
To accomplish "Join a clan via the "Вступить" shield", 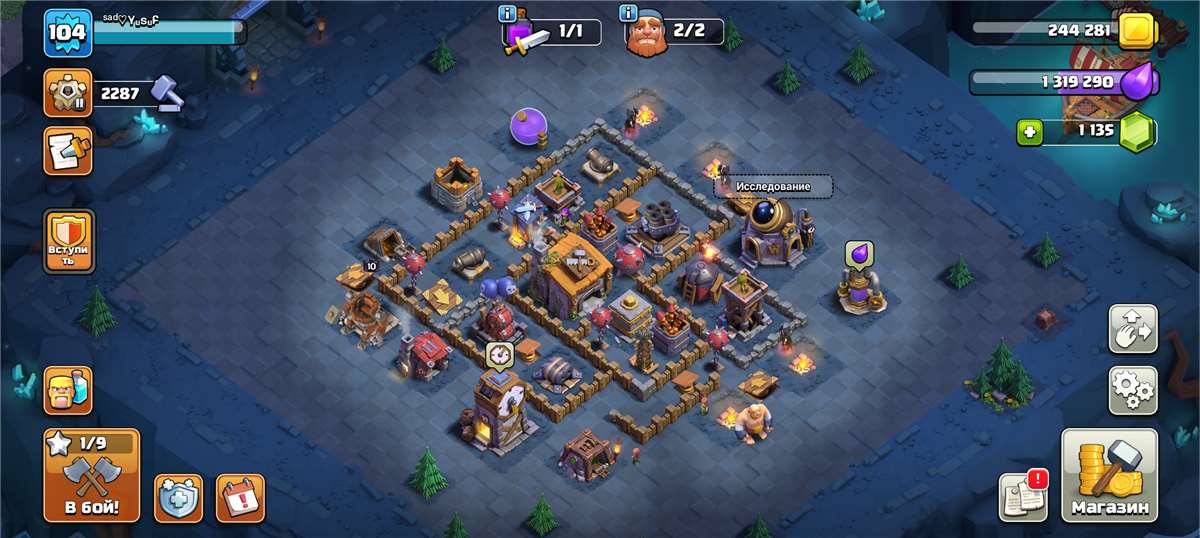I will (x=69, y=241).
